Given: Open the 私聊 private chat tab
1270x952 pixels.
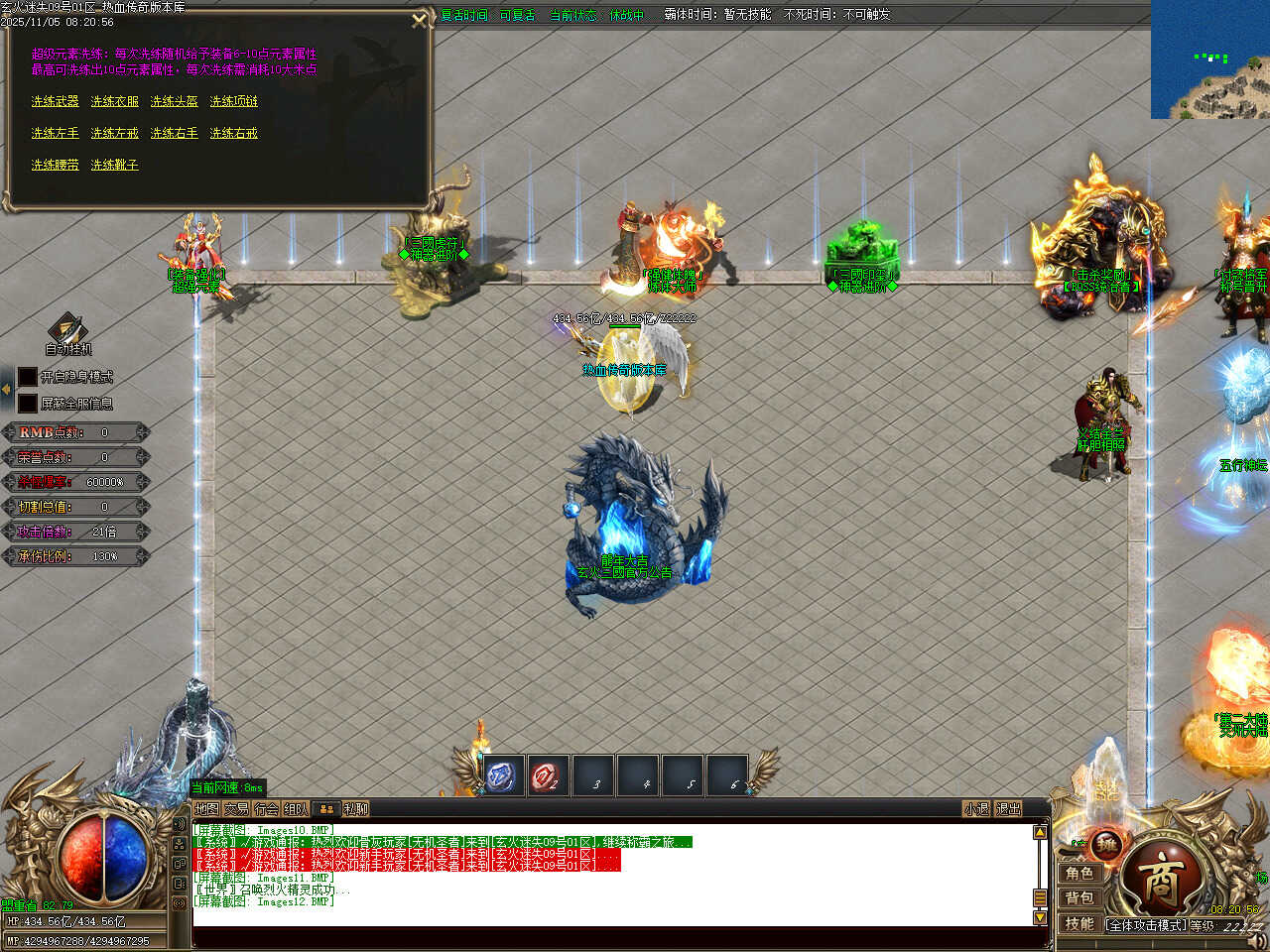Looking at the screenshot, I should (x=355, y=809).
